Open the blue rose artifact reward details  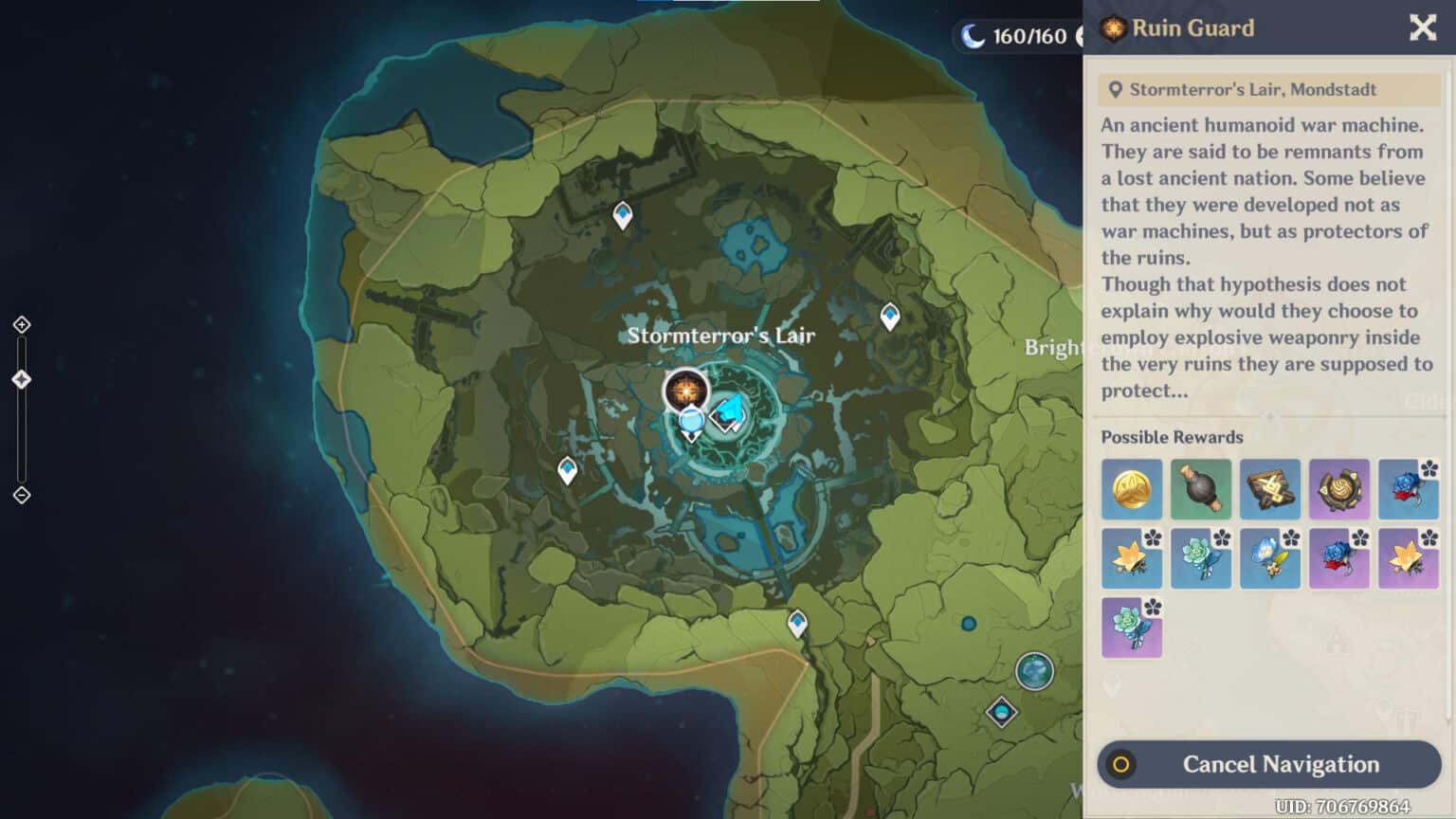point(1410,490)
